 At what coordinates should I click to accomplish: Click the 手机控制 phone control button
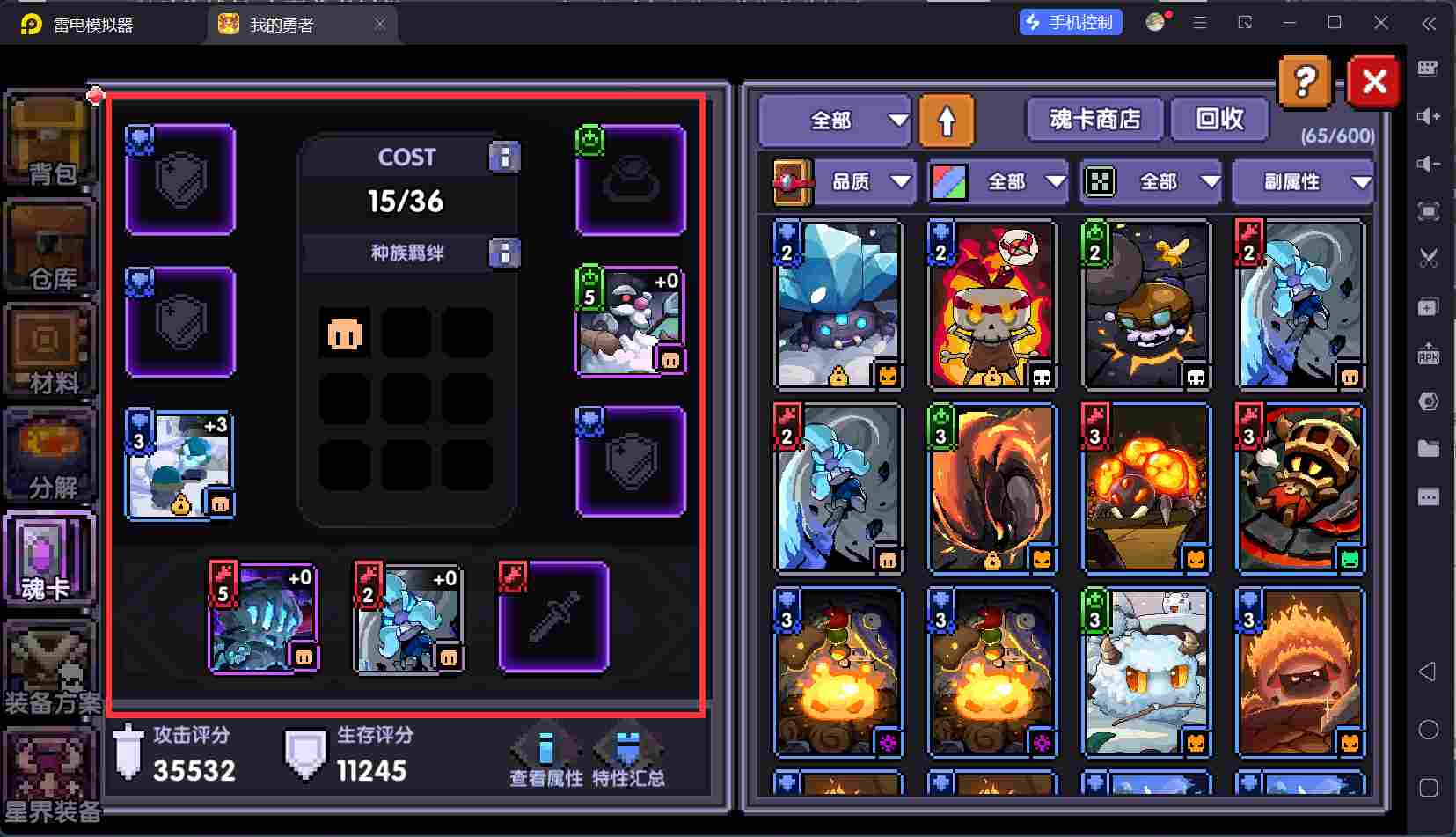(1071, 23)
